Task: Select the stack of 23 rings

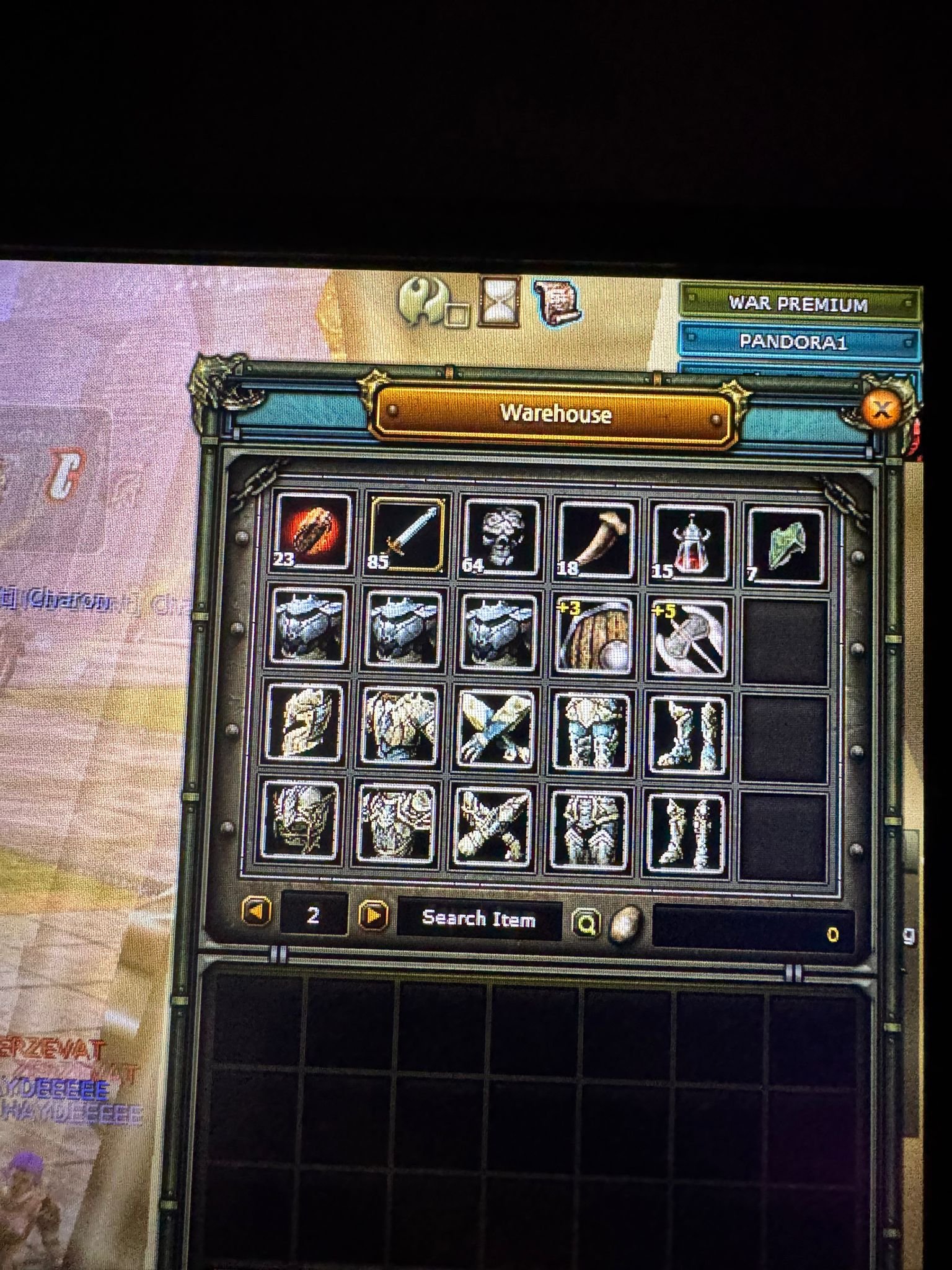Action: tap(310, 536)
